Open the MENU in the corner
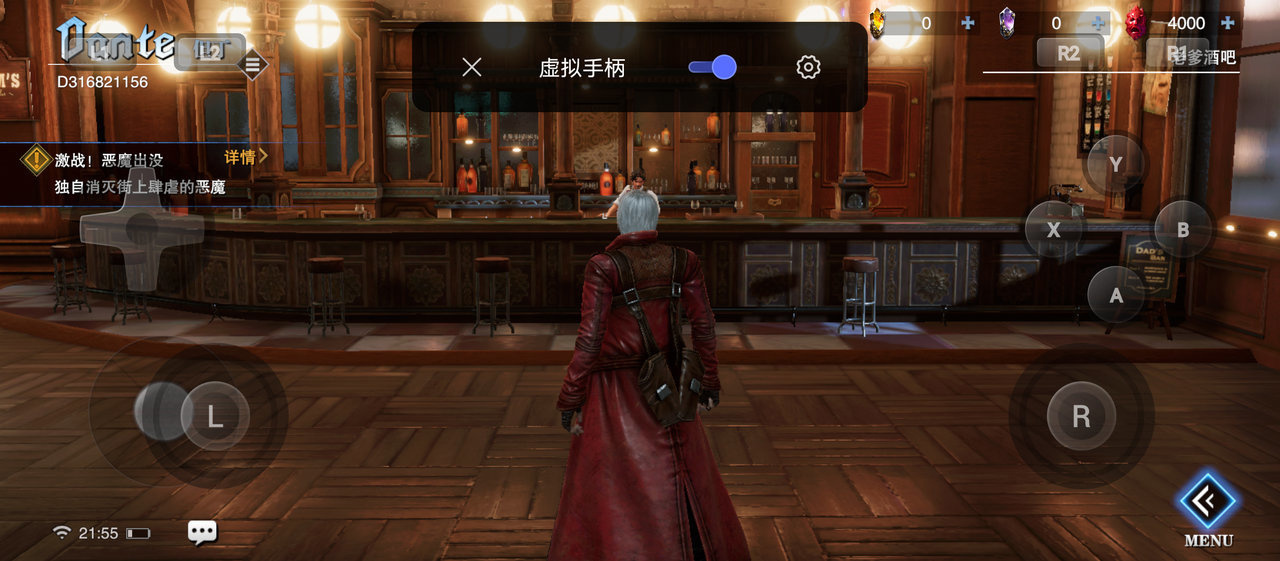Image resolution: width=1280 pixels, height=561 pixels. 1208,508
